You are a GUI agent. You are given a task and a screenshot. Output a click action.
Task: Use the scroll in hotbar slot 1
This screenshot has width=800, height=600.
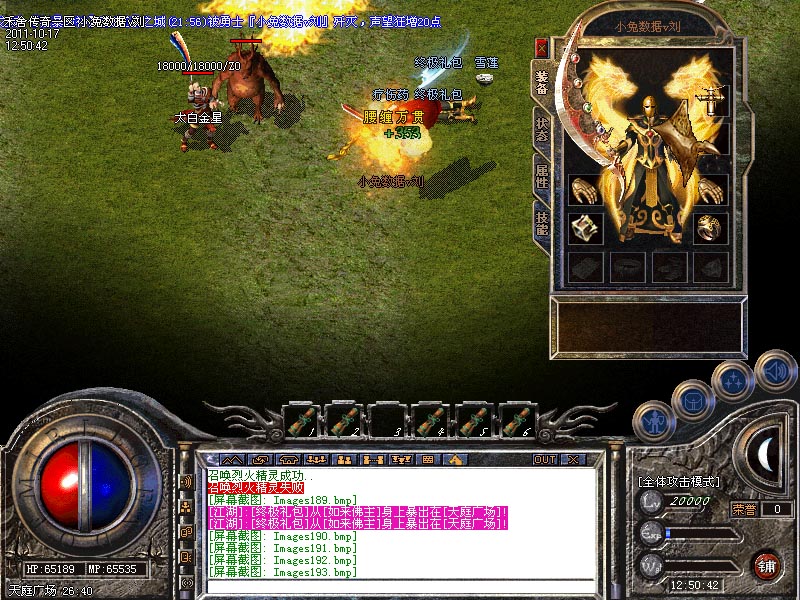point(301,419)
